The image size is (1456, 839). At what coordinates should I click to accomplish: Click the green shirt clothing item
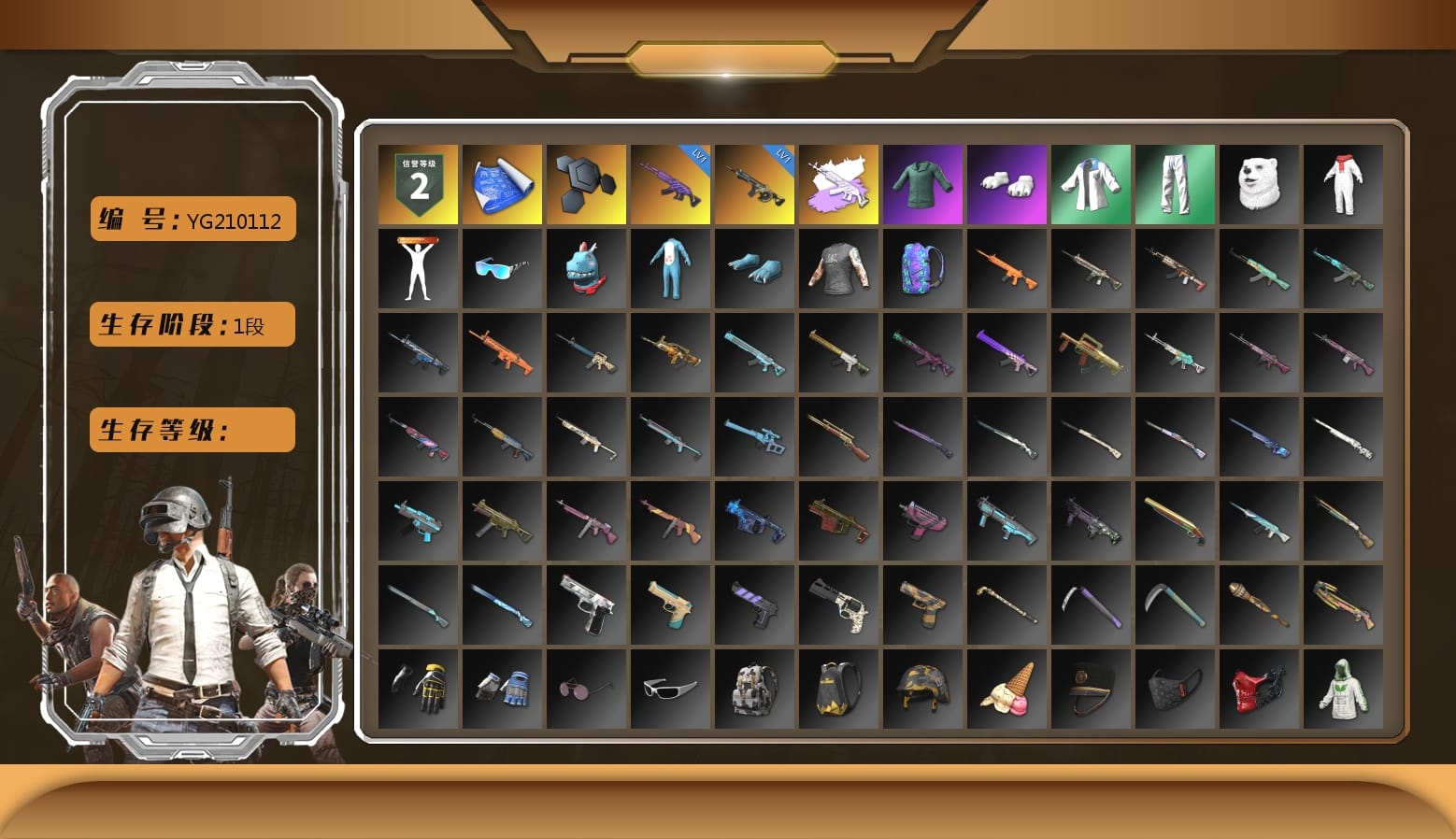click(x=922, y=183)
